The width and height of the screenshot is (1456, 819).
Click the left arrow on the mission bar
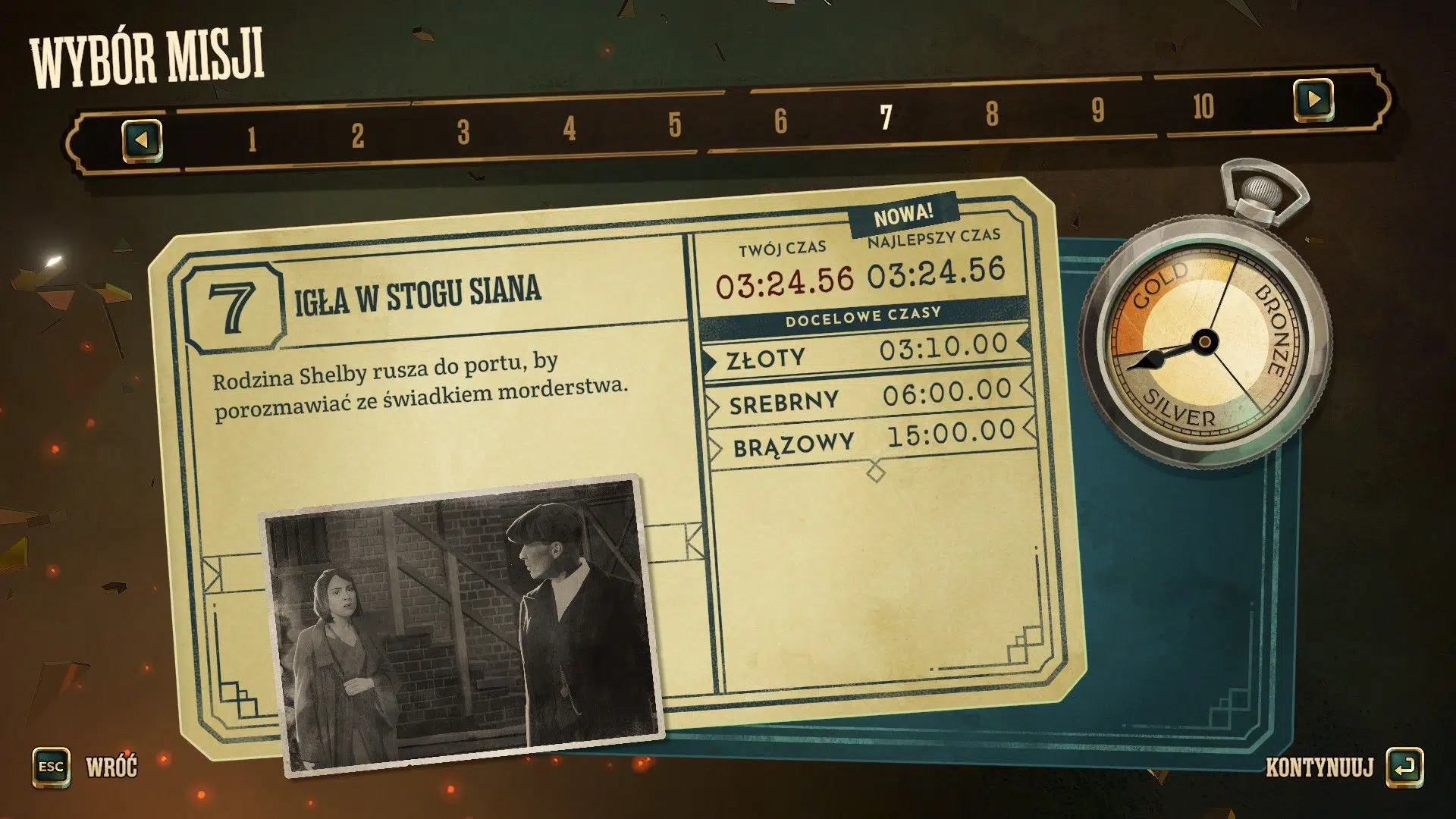pyautogui.click(x=143, y=140)
